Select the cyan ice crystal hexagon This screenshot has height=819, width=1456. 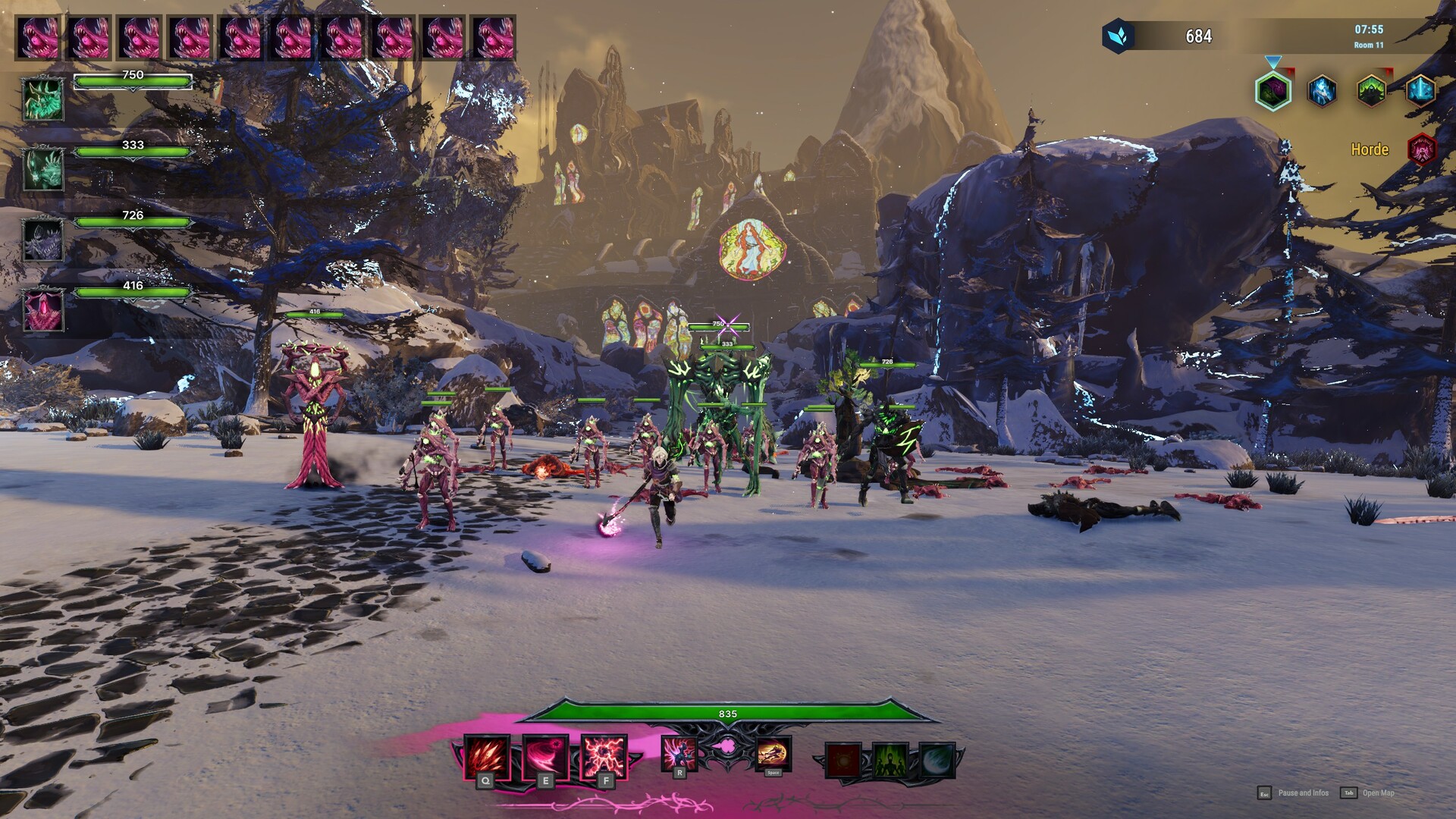tap(1420, 91)
